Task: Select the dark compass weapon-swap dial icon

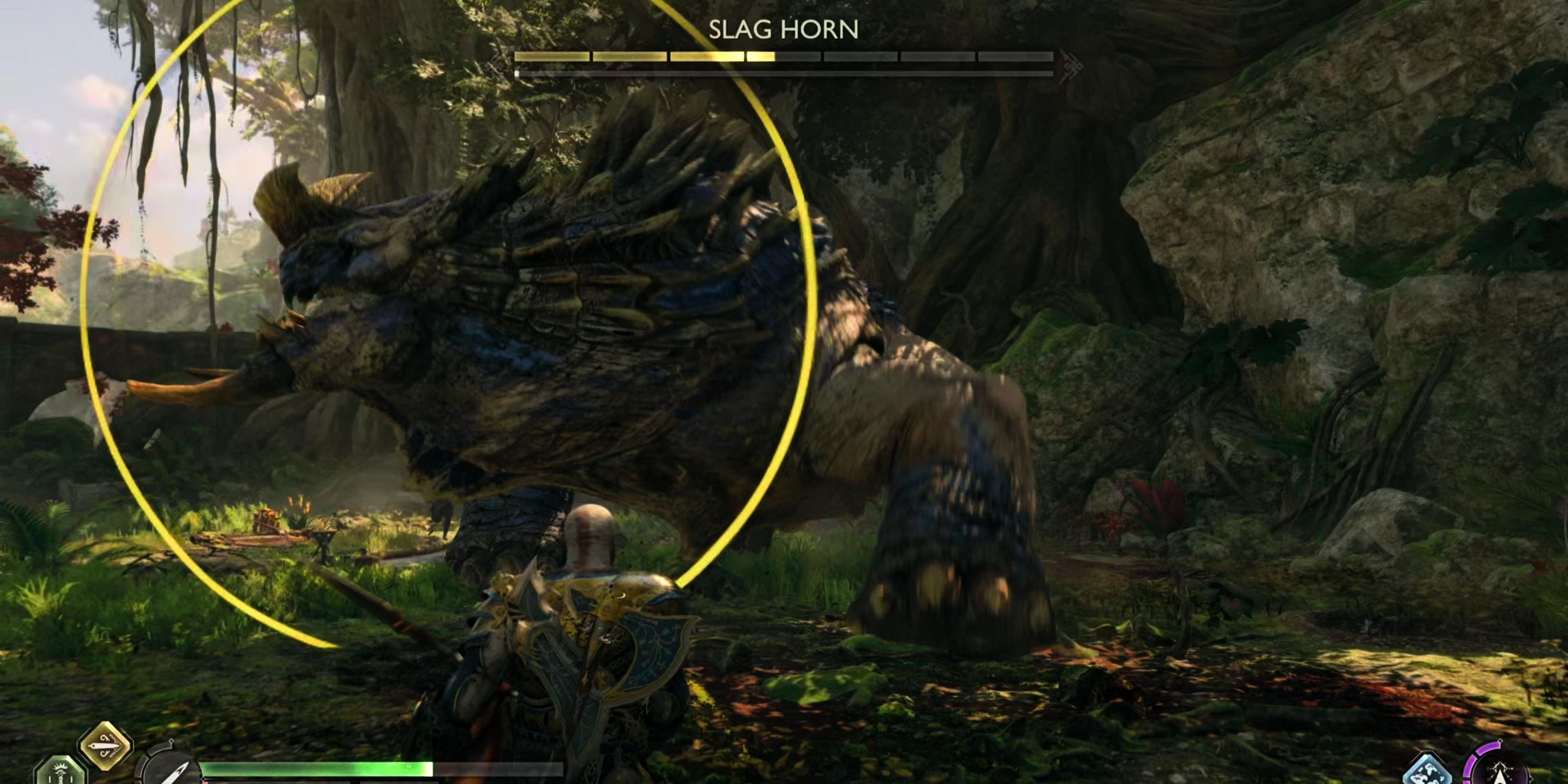Action: (x=171, y=774)
